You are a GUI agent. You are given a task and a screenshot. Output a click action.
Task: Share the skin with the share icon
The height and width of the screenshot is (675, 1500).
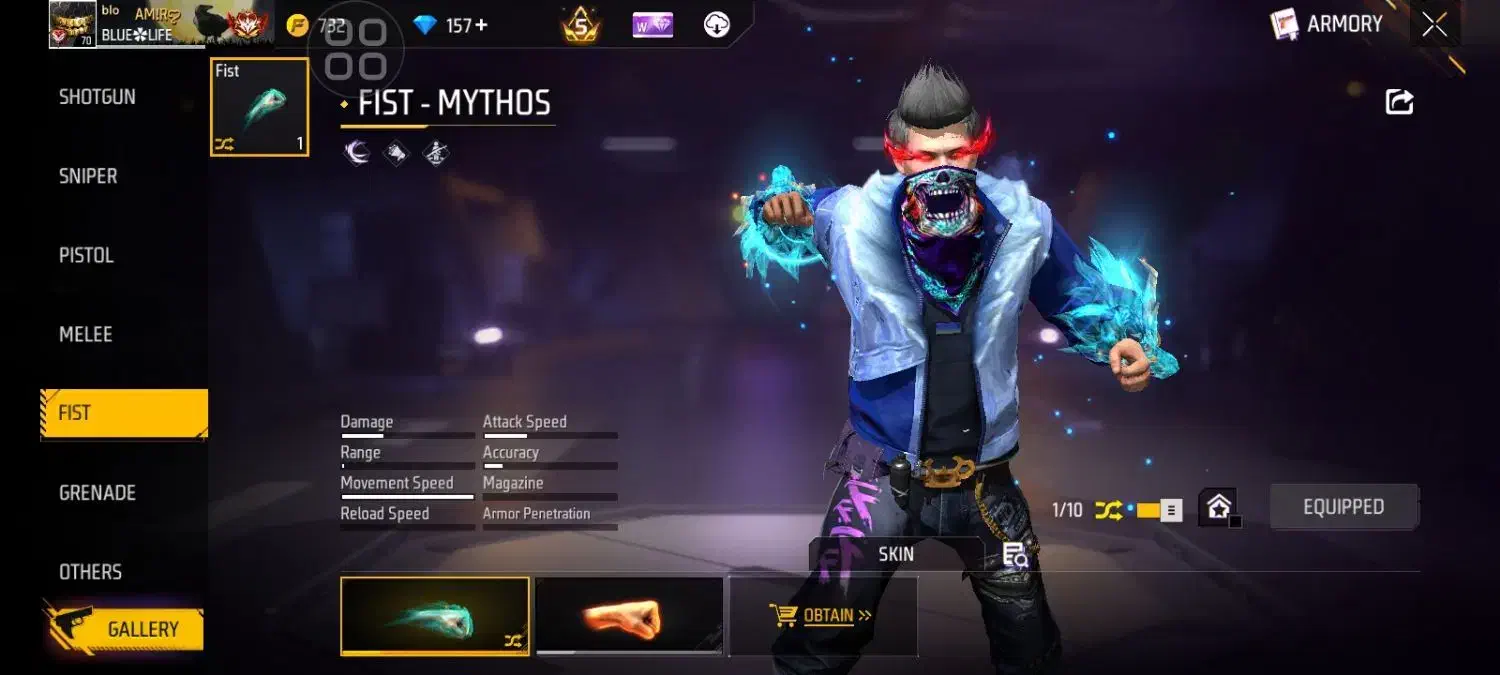[x=1399, y=101]
